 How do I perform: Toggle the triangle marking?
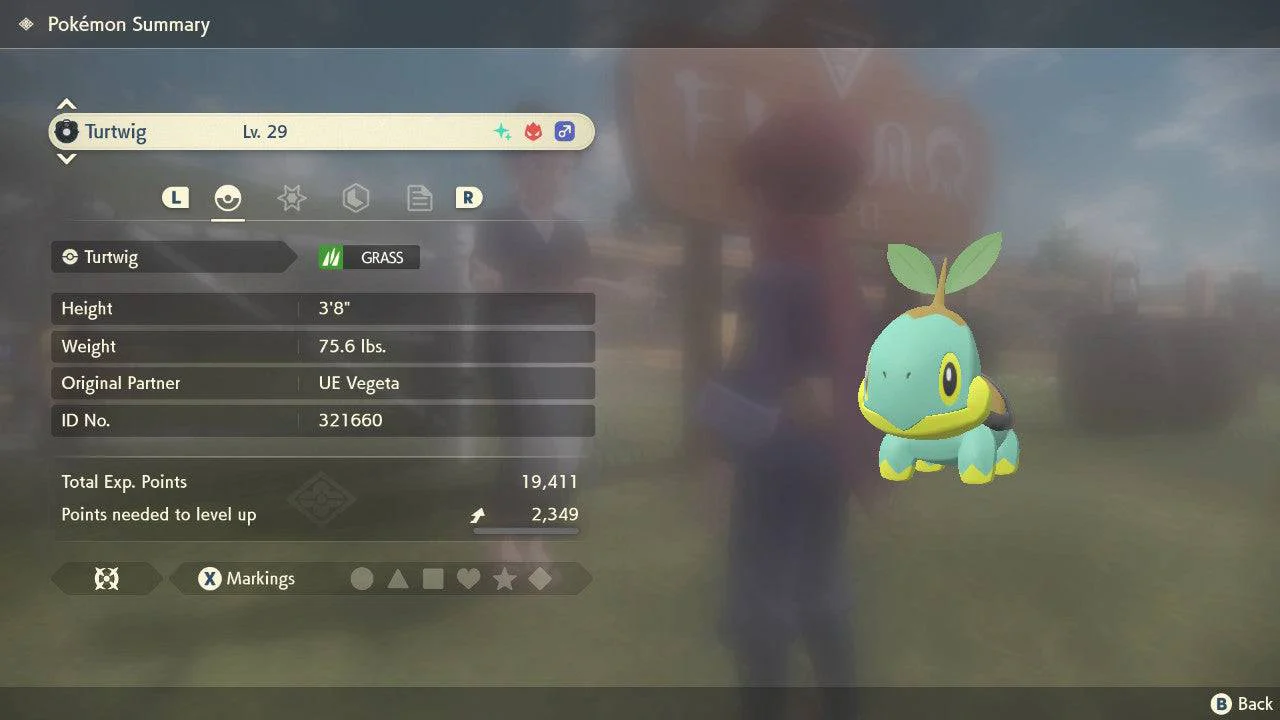click(398, 578)
